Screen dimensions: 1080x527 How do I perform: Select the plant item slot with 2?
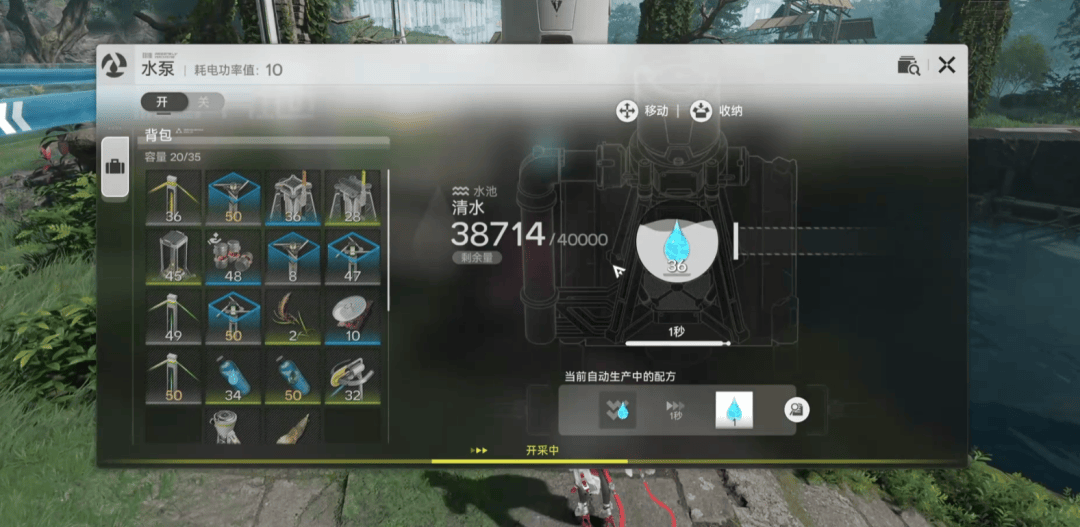[x=293, y=315]
